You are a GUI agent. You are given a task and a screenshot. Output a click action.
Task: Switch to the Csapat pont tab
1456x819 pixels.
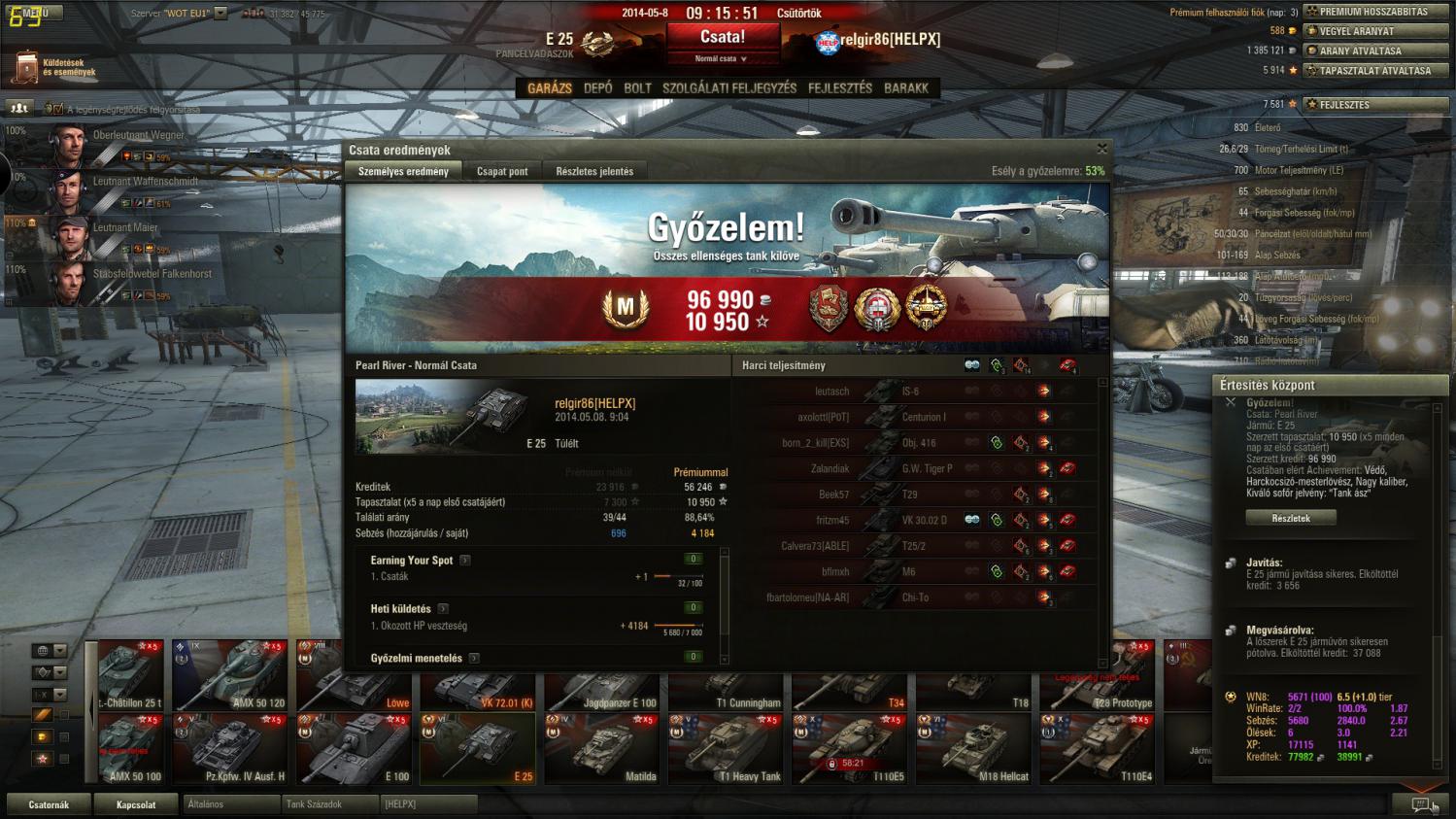click(502, 171)
